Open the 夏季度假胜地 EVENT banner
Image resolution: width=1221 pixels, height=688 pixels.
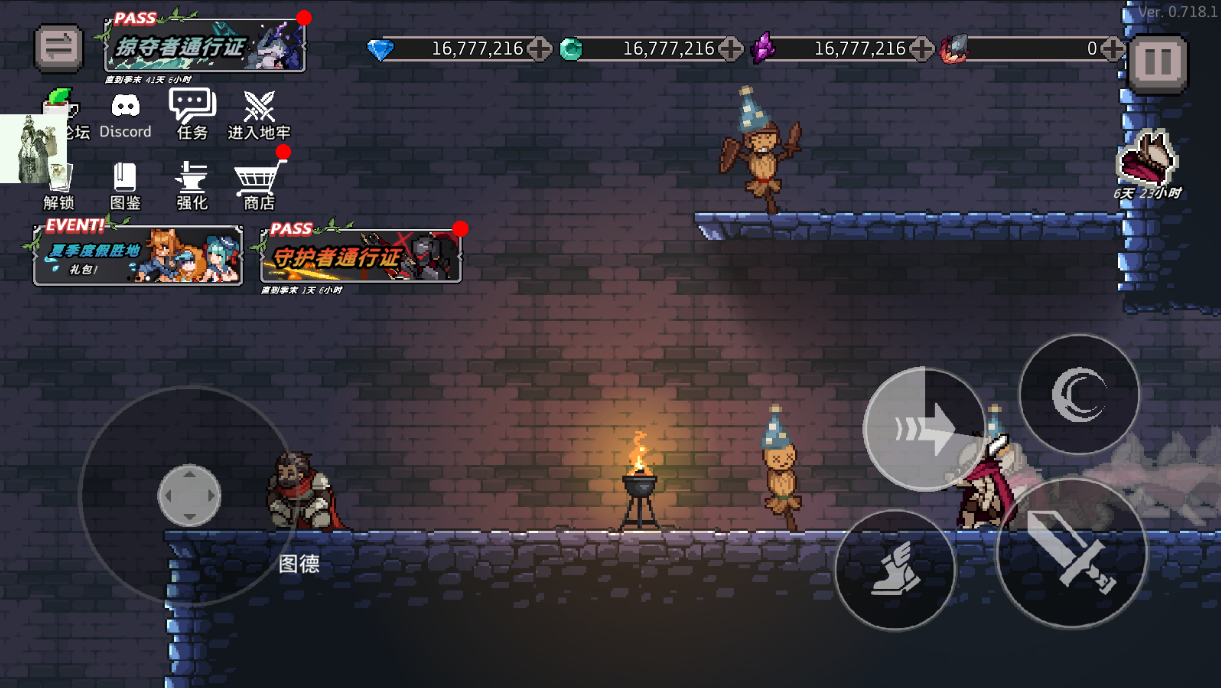point(138,256)
